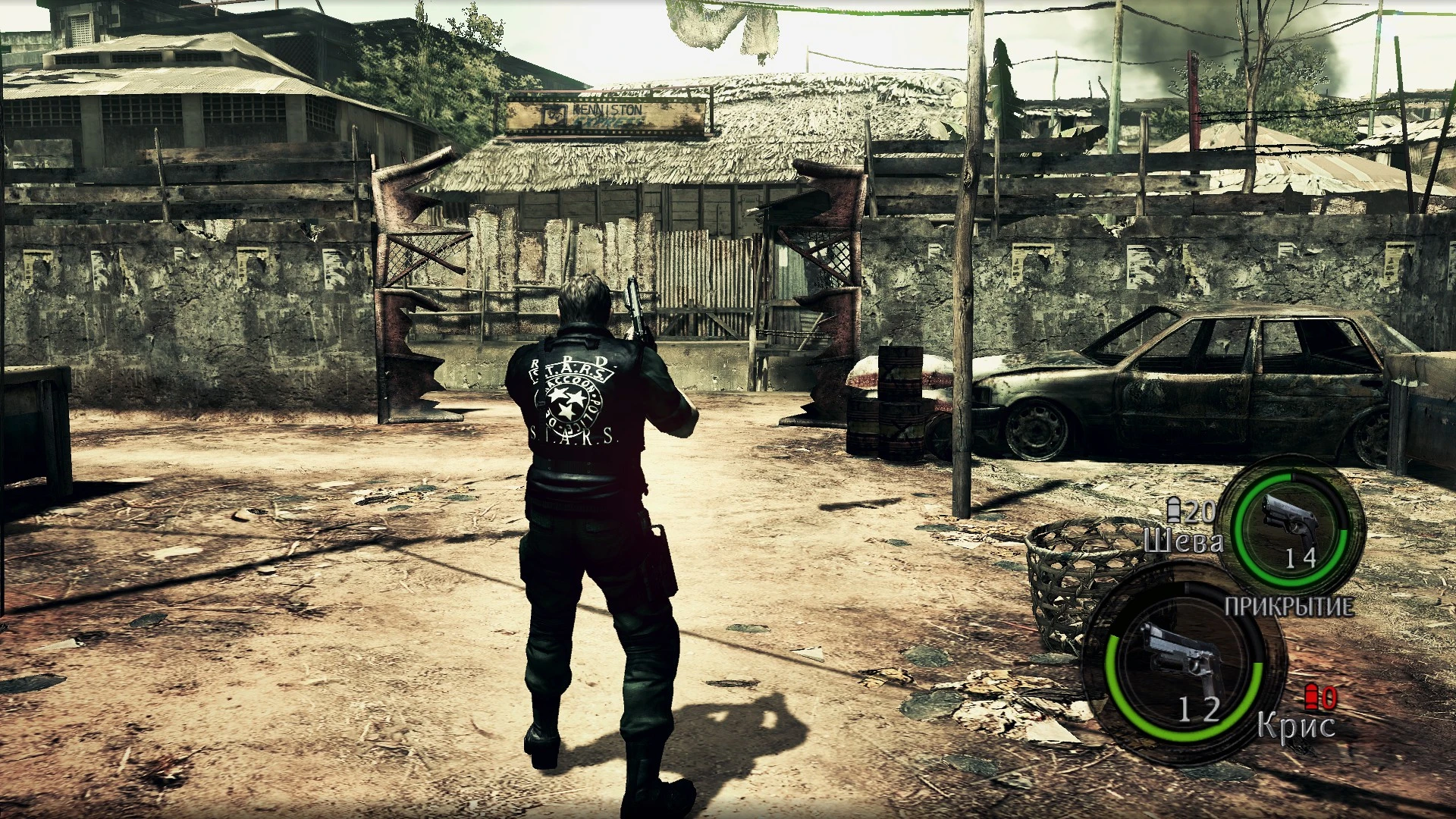Click the emblem on the Kenniston Express sign

[x=554, y=115]
